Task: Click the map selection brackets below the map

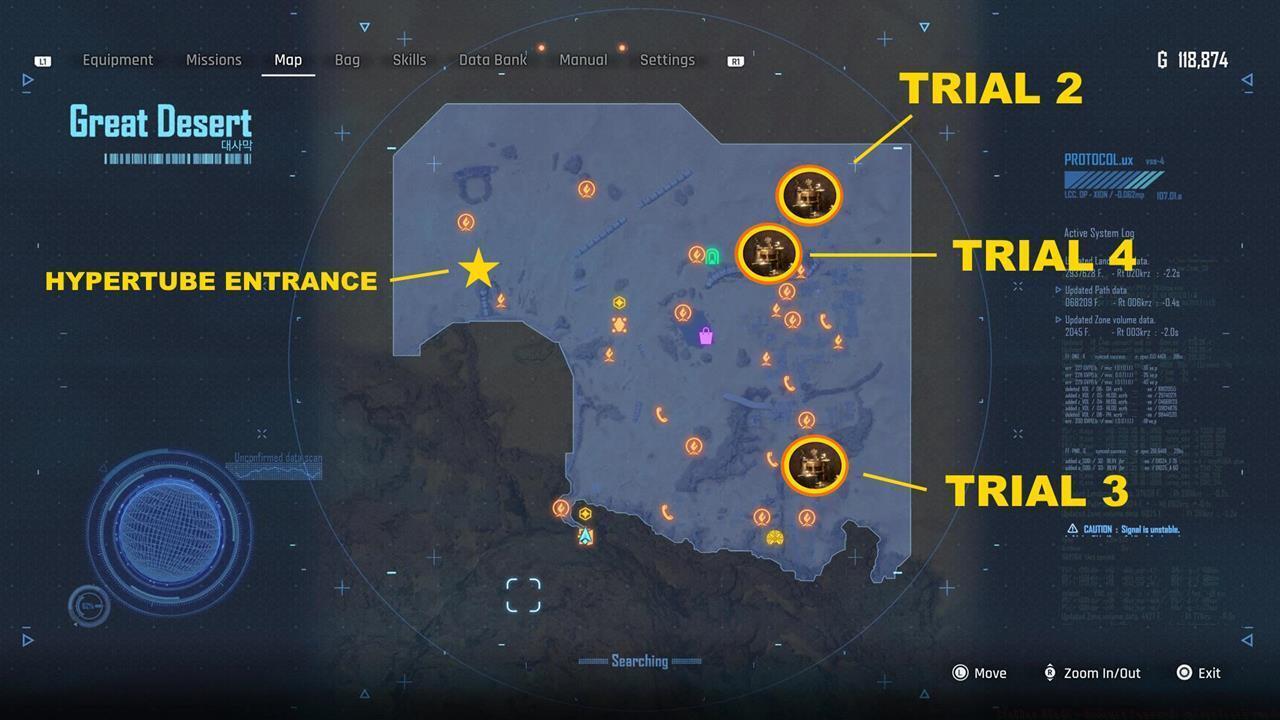Action: (x=524, y=592)
